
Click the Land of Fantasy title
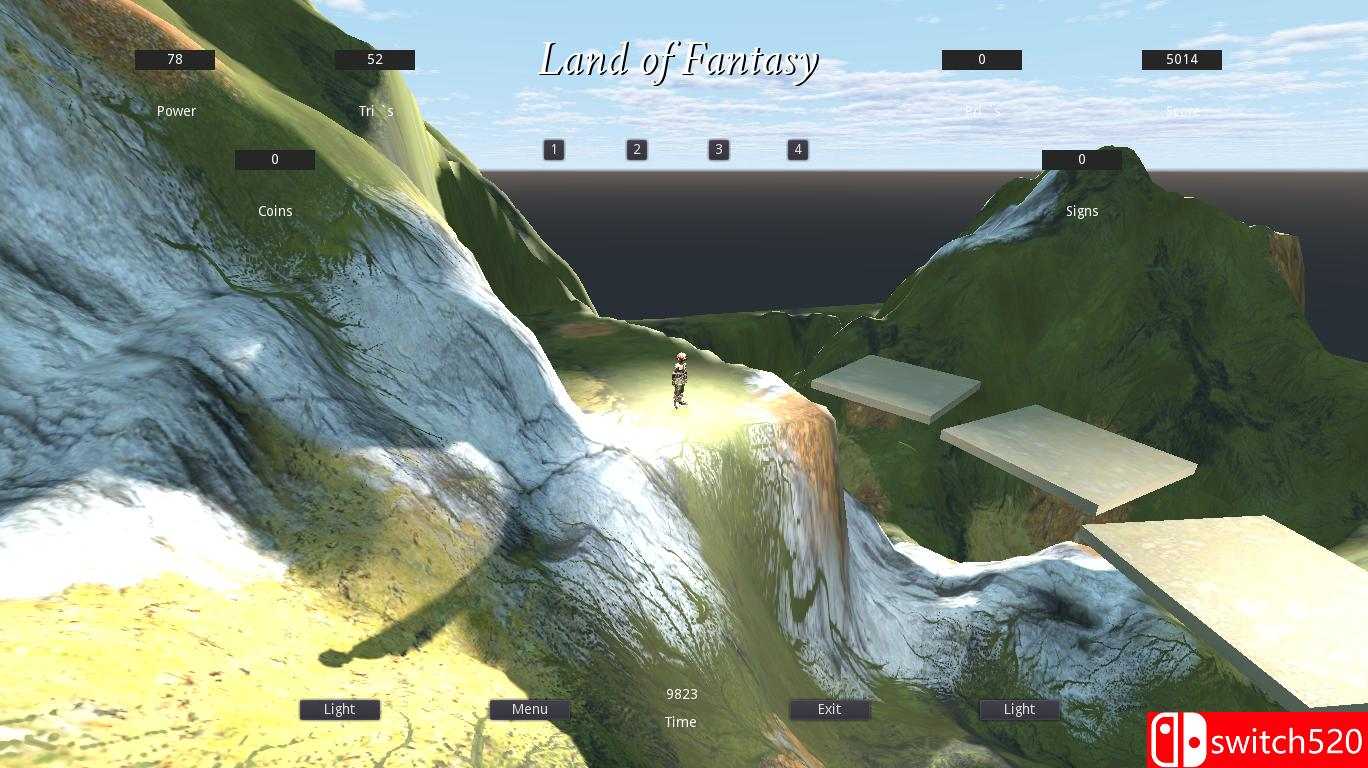pos(680,59)
